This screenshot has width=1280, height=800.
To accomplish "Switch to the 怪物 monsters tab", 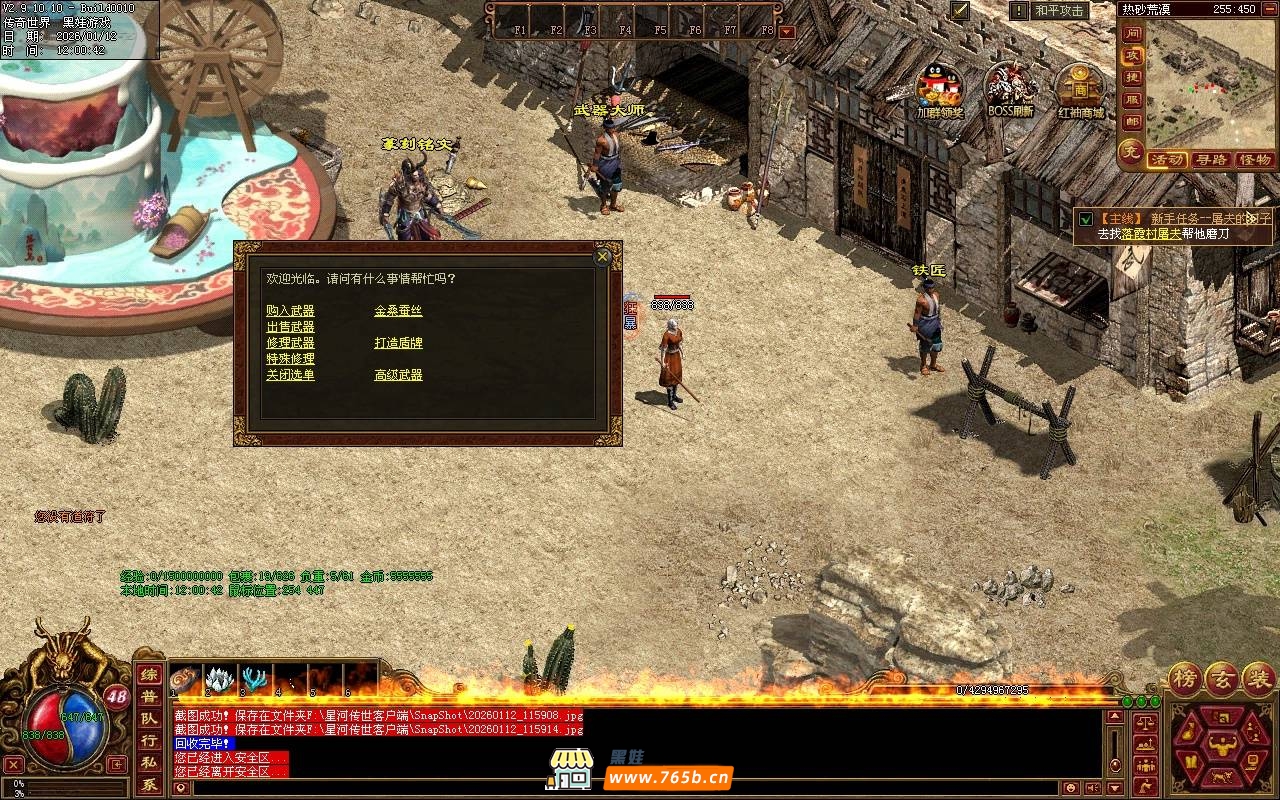I will pos(1254,160).
